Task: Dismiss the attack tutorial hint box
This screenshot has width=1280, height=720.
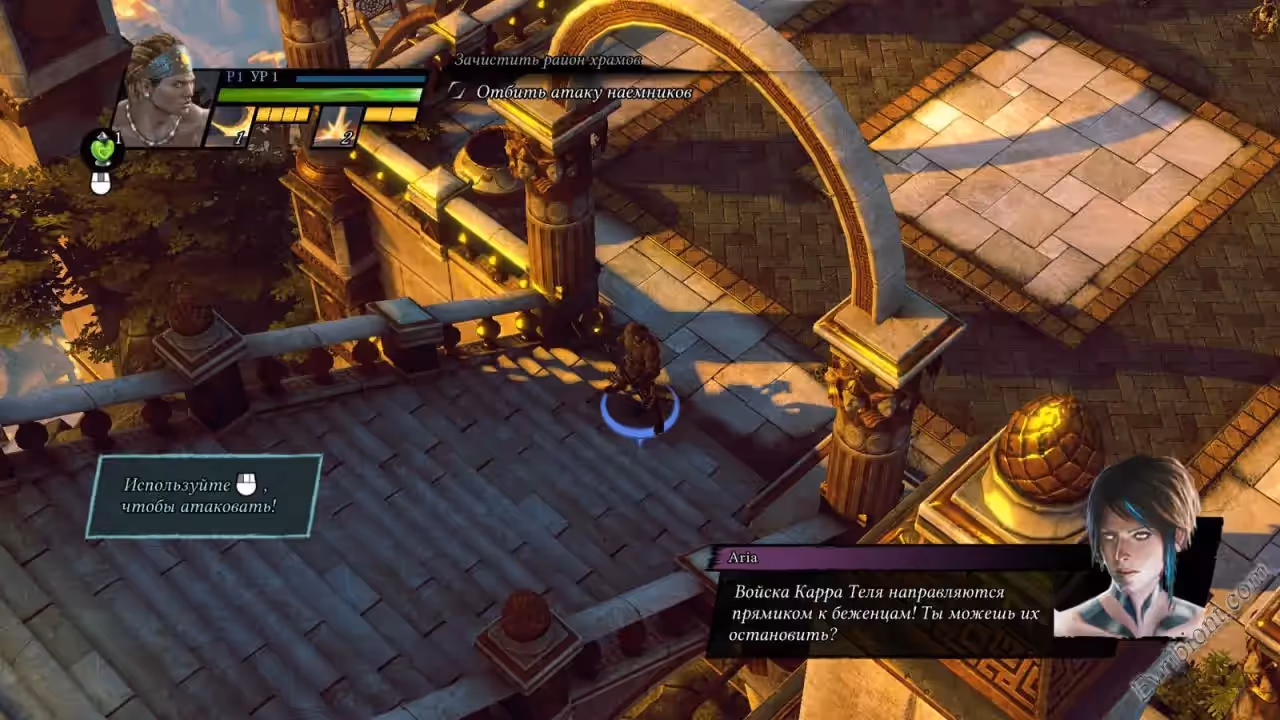Action: pos(204,496)
